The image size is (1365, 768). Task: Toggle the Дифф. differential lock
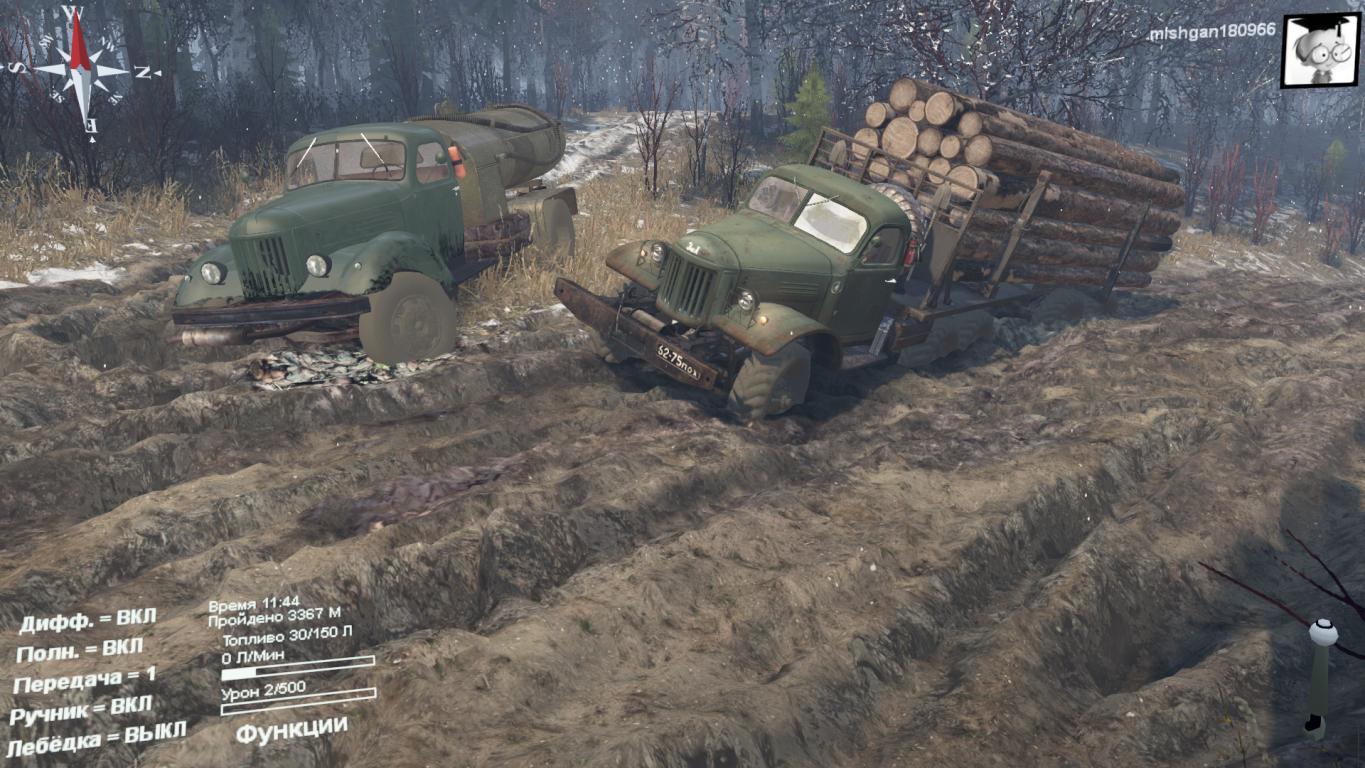(x=87, y=620)
